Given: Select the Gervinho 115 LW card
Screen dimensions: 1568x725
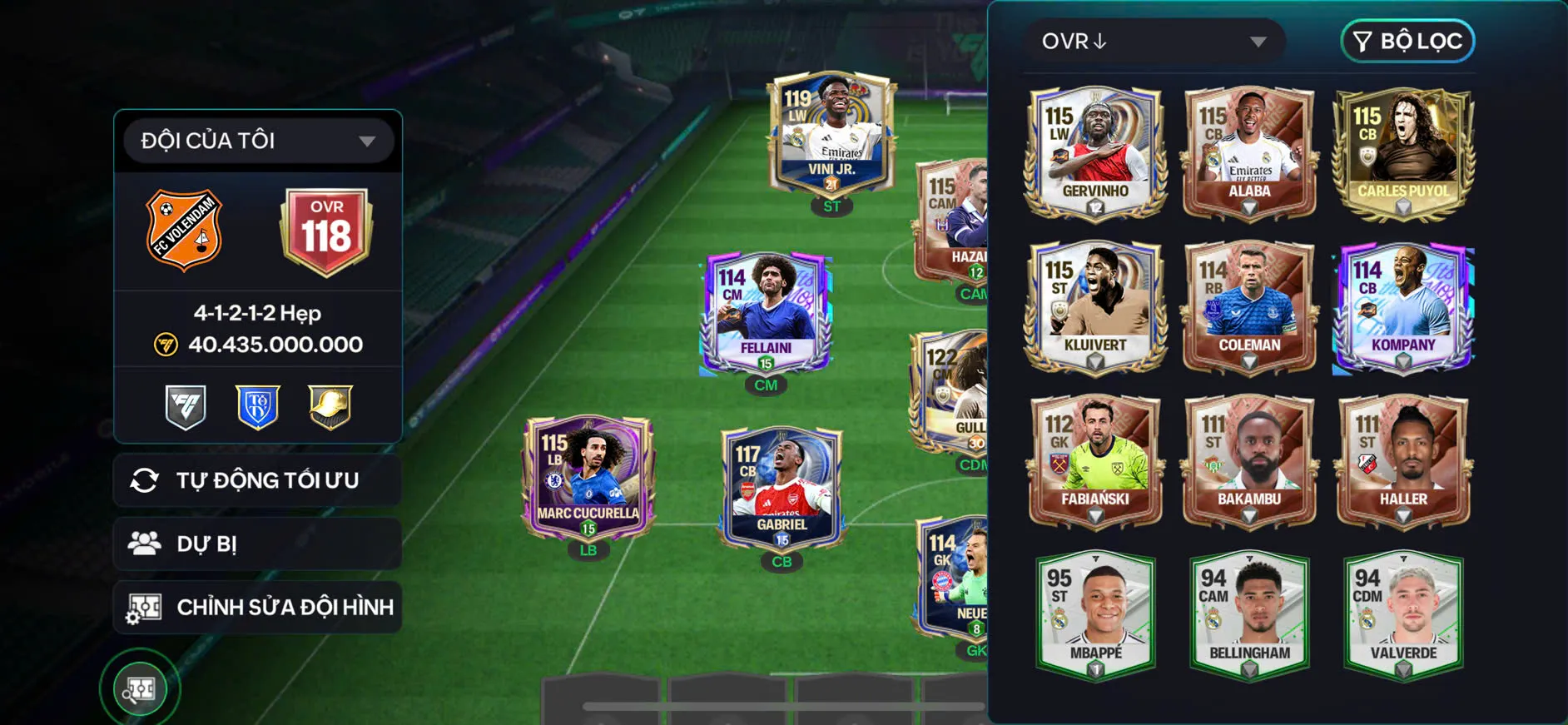Looking at the screenshot, I should 1094,152.
